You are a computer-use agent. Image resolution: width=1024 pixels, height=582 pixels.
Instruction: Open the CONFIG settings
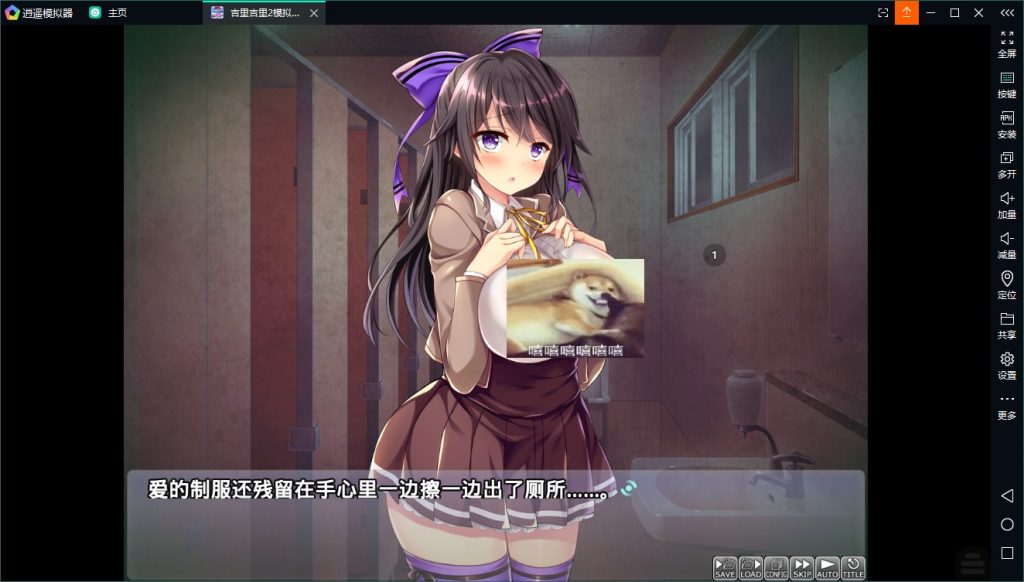[777, 568]
